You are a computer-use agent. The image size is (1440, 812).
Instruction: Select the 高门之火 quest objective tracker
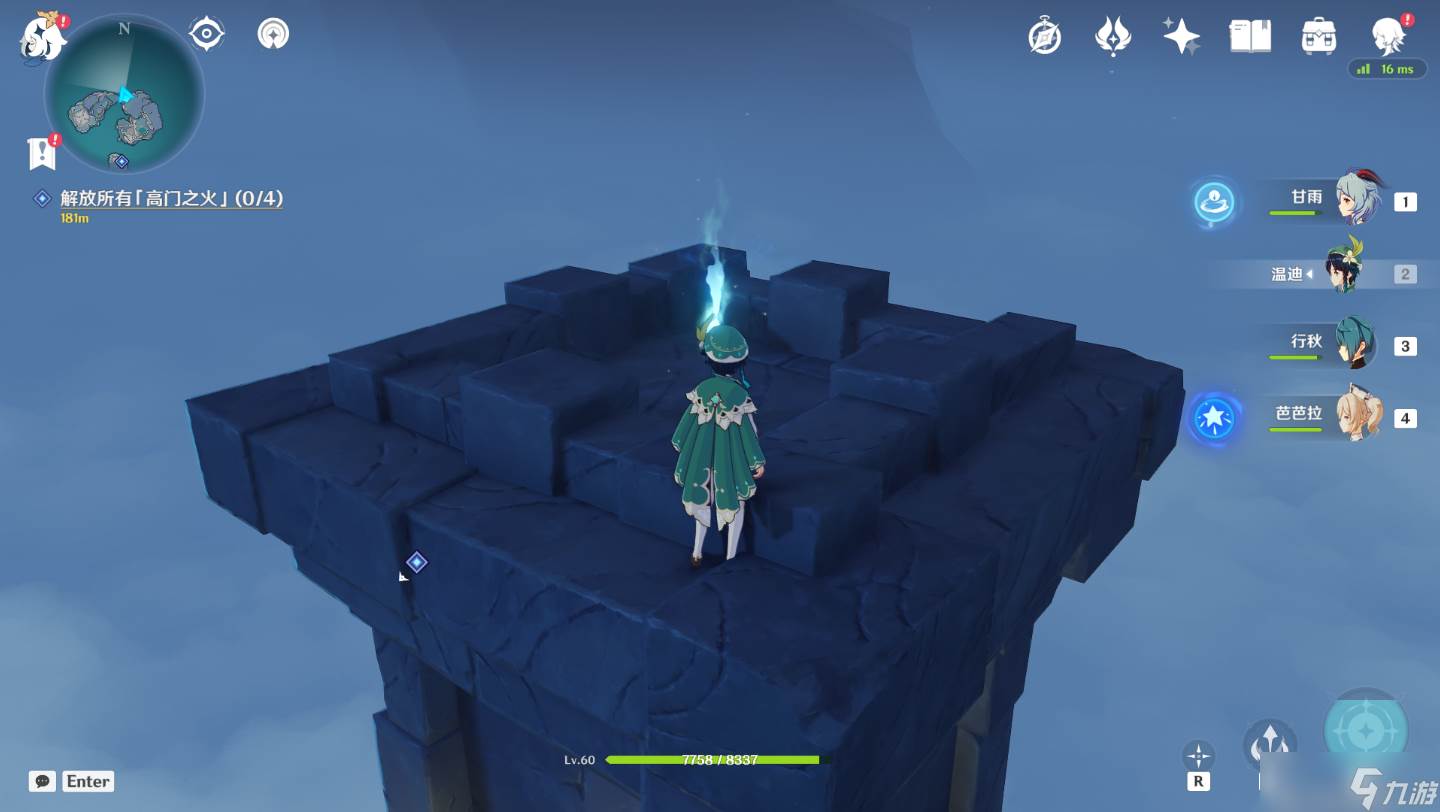(171, 199)
